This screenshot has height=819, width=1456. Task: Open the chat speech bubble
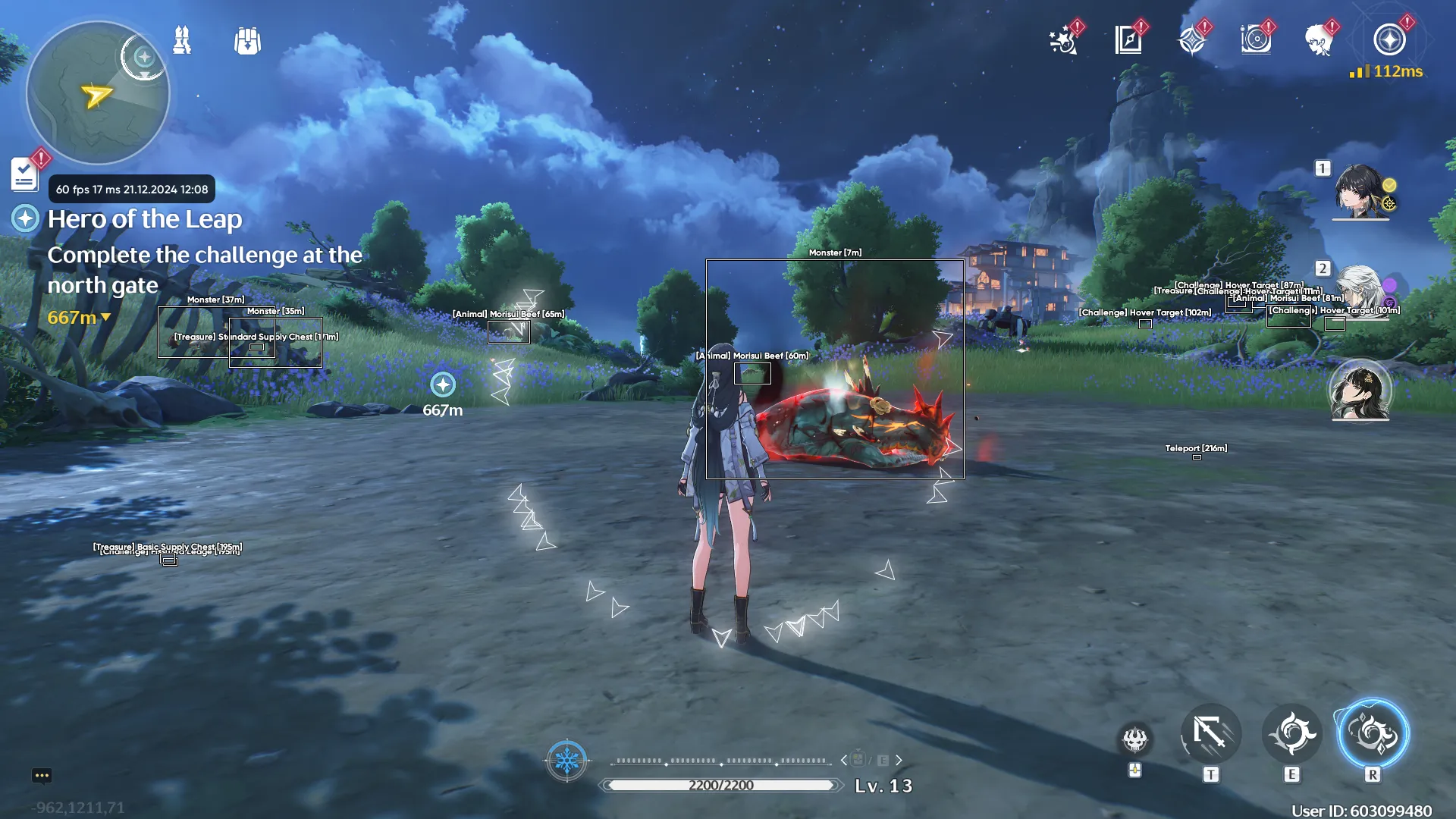[x=42, y=775]
